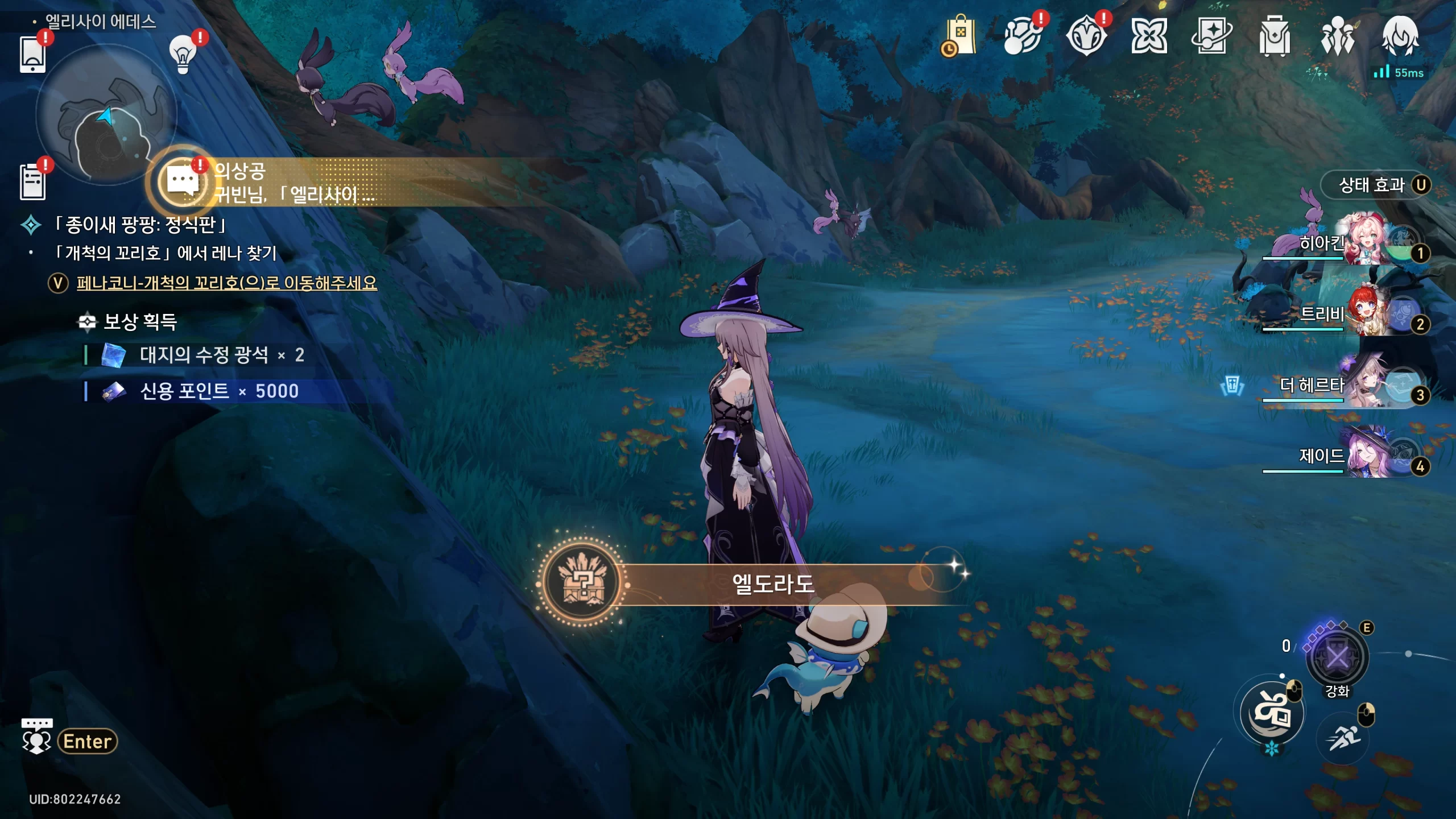1456x819 pixels.
Task: Open the sparkle card travel log icon
Action: coord(1211,36)
